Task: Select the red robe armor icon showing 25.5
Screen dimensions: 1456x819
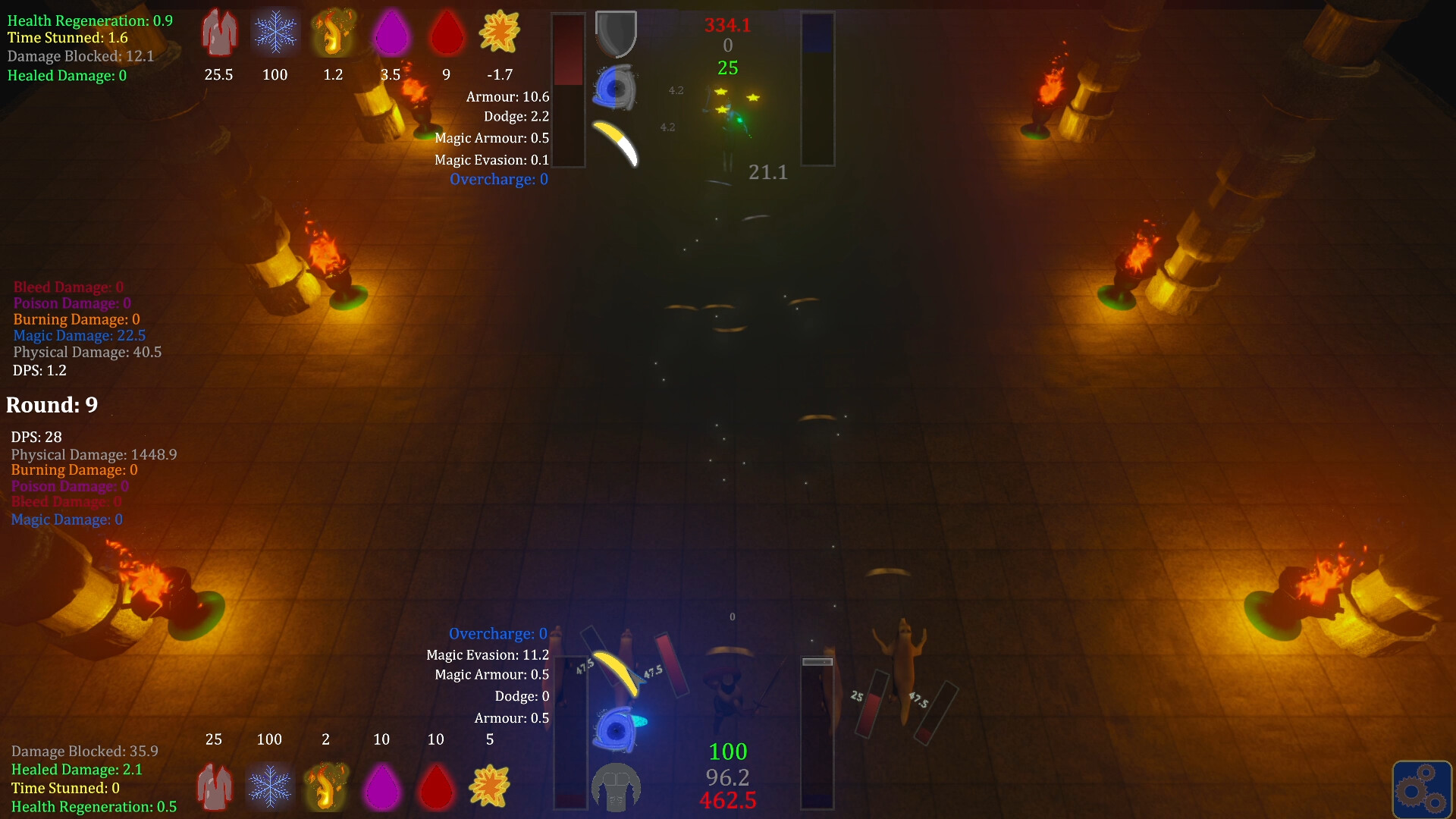Action: tap(219, 33)
